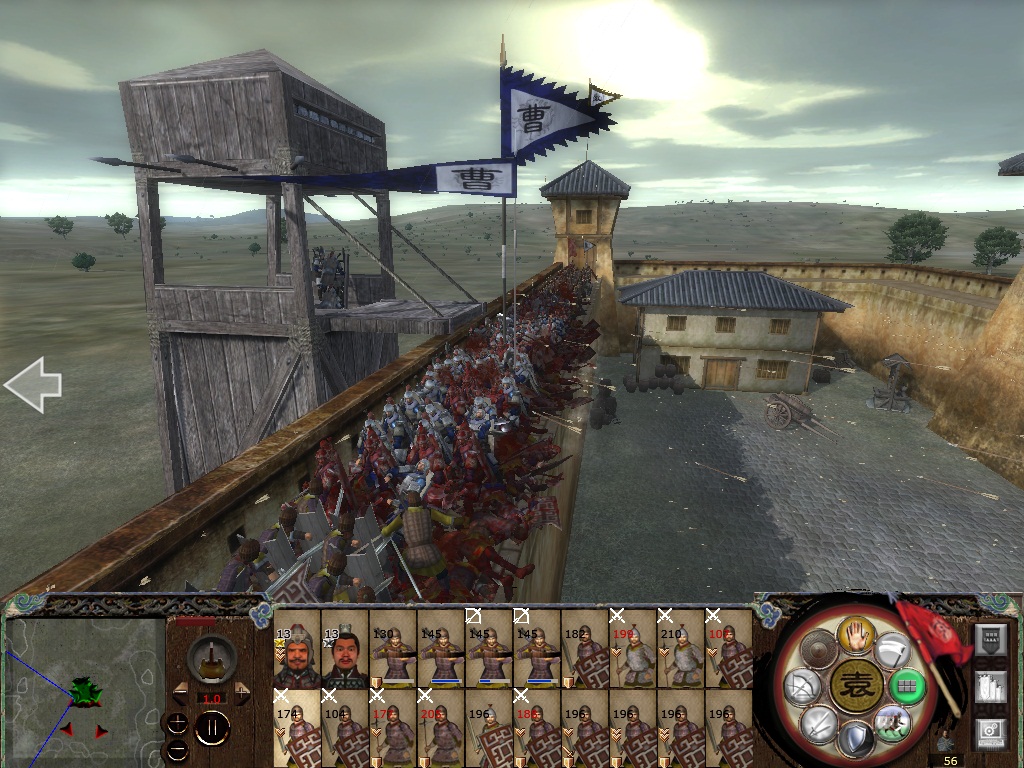Activate the green formation grid button

coord(909,687)
